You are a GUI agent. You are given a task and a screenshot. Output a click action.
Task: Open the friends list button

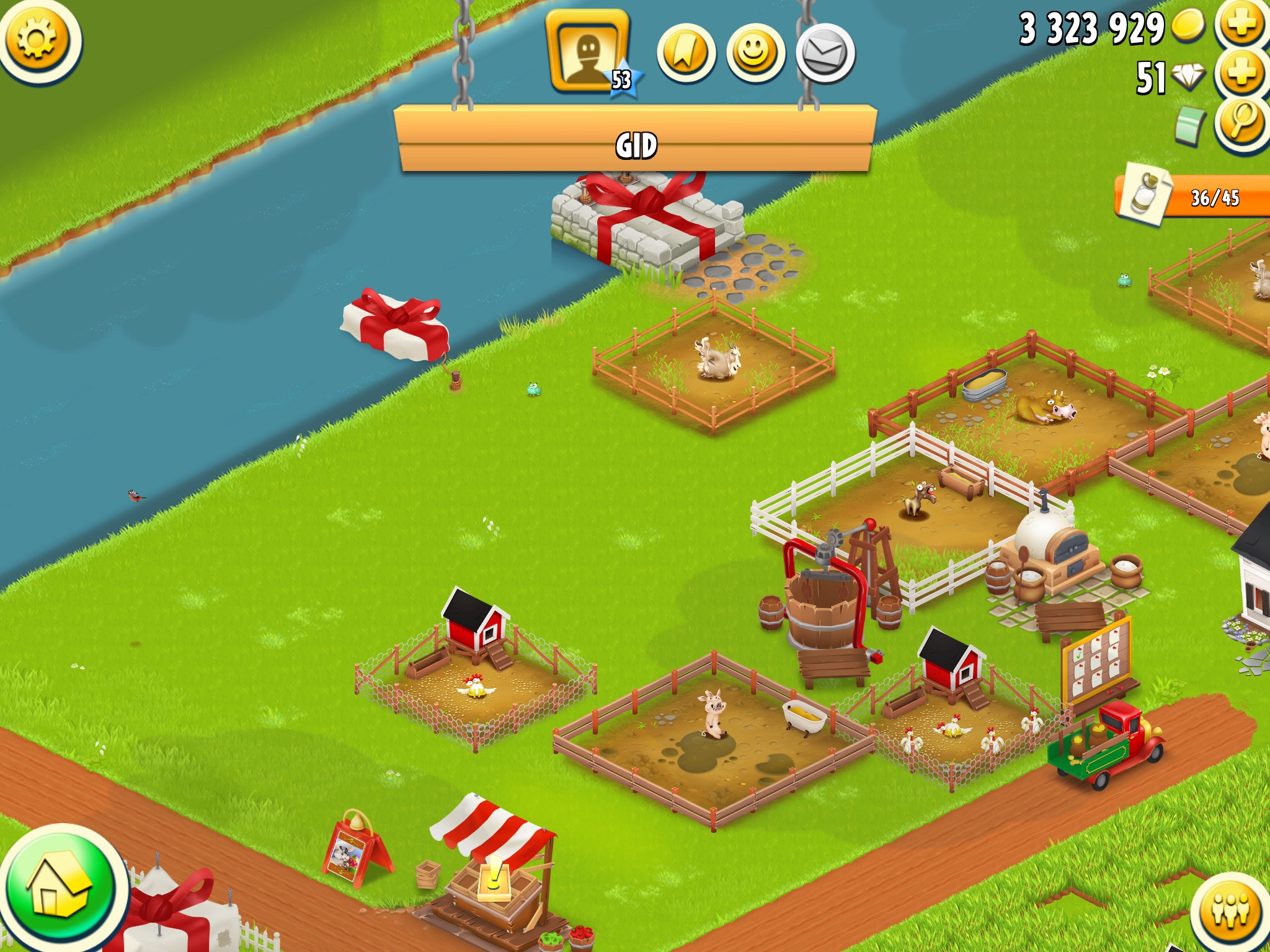(1231, 912)
